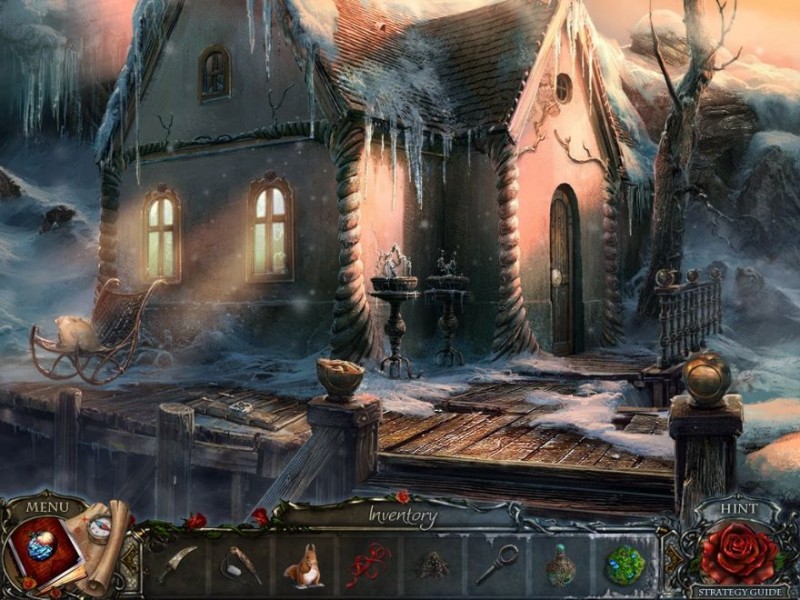Open the Menu button
The image size is (800, 600).
(47, 506)
